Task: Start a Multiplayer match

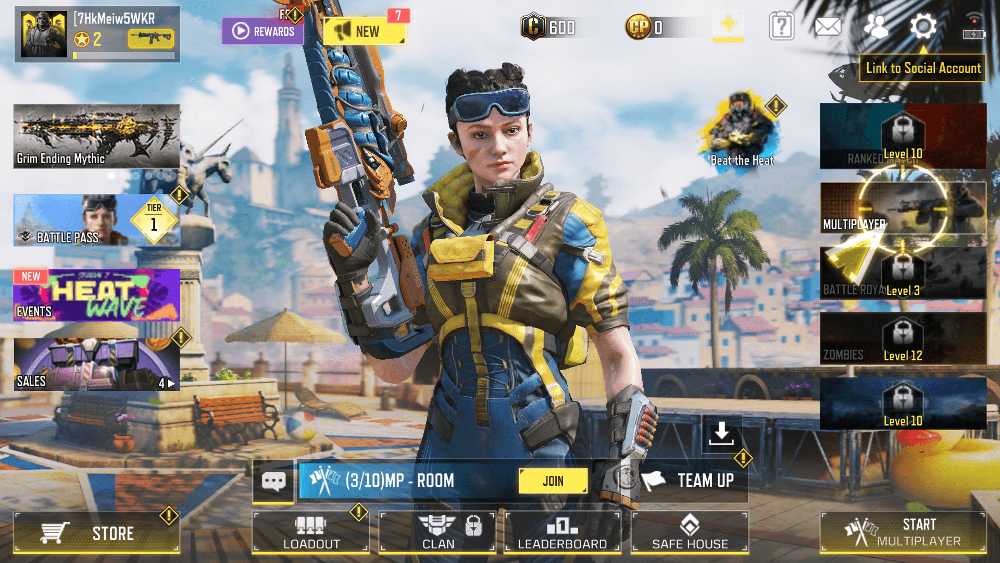Action: click(902, 532)
